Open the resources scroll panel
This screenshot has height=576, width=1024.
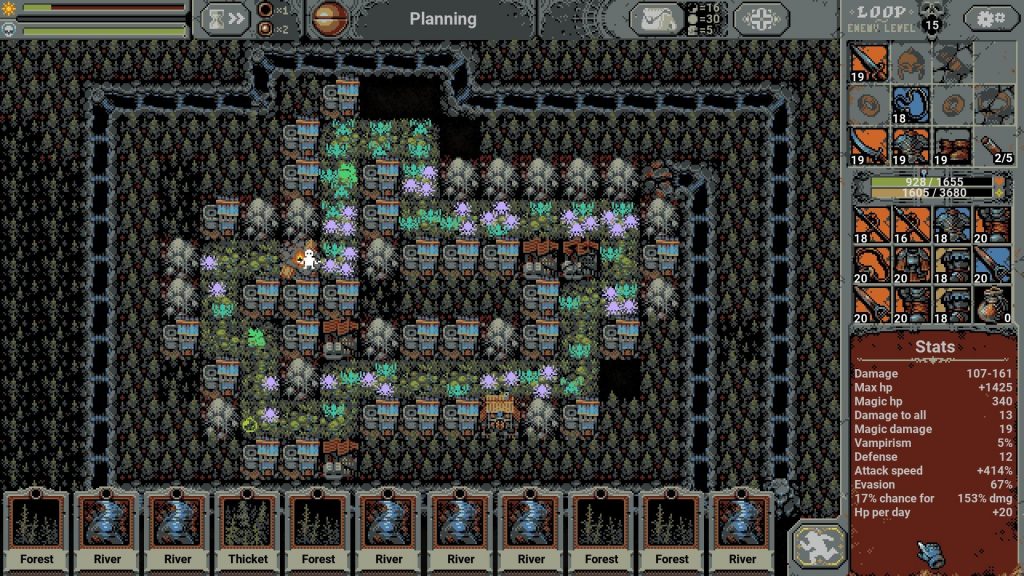pyautogui.click(x=656, y=19)
